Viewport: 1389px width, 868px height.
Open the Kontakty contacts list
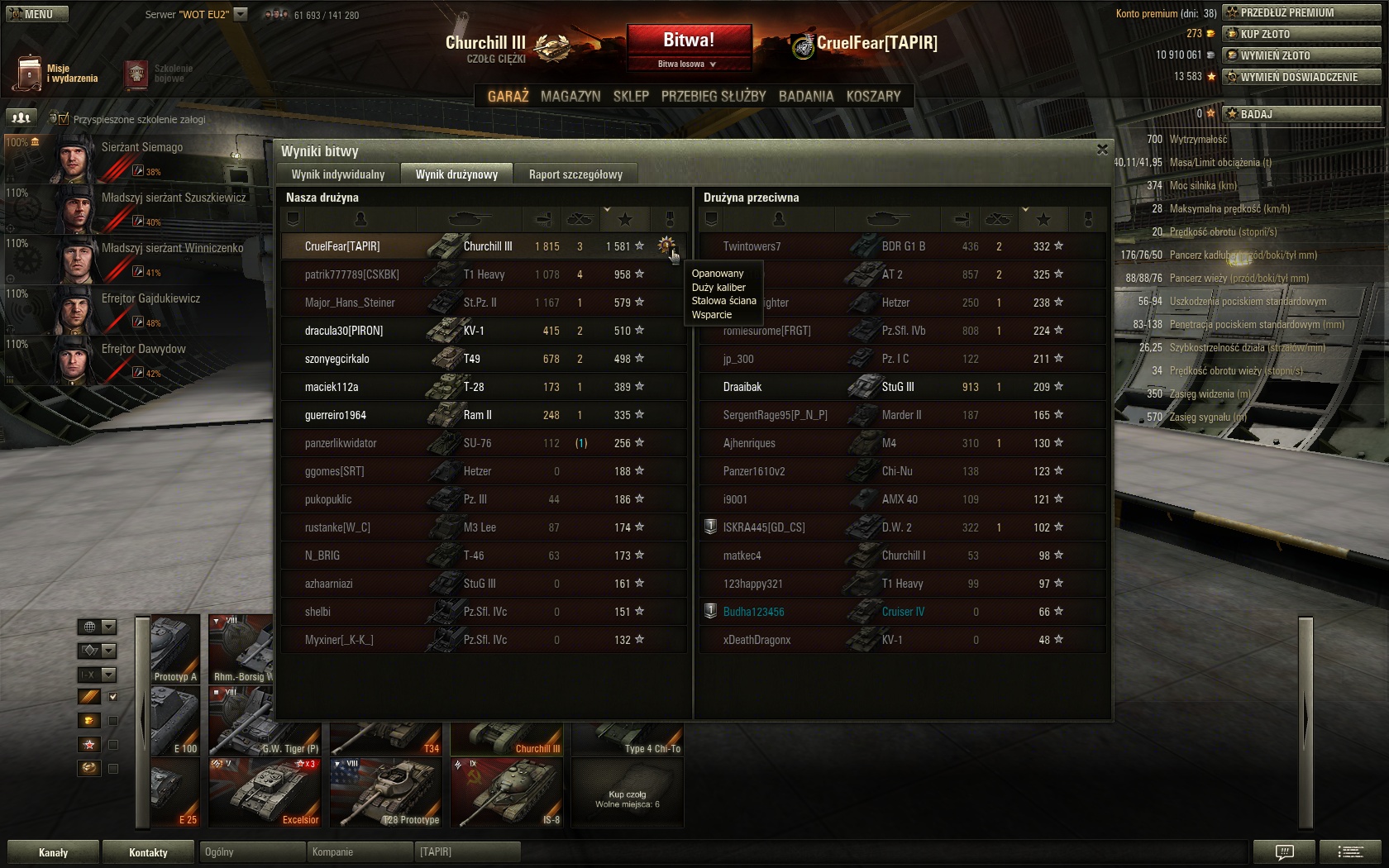(148, 852)
